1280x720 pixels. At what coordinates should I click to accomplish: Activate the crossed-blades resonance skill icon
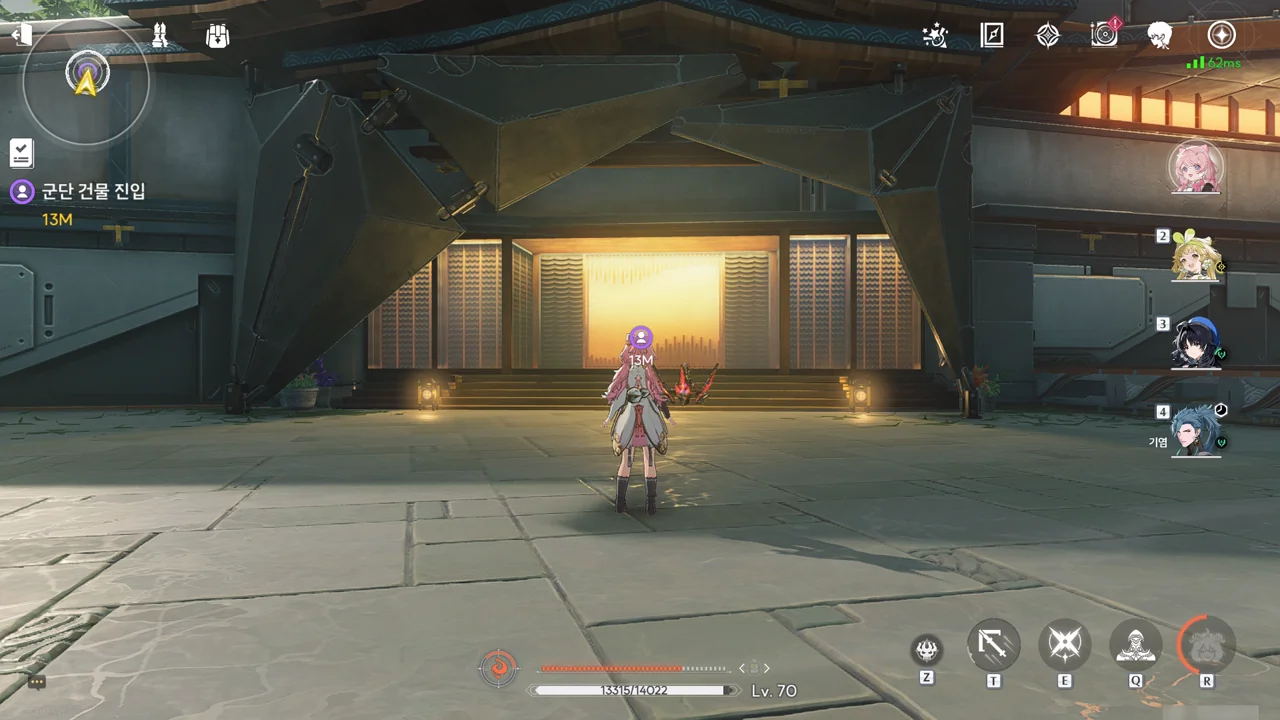click(x=1064, y=645)
